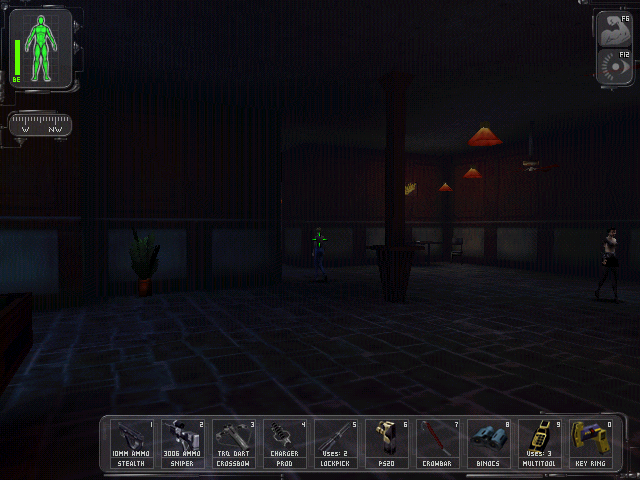Activate the F6 muscle augmentation icon
The height and width of the screenshot is (480, 640).
(x=613, y=30)
